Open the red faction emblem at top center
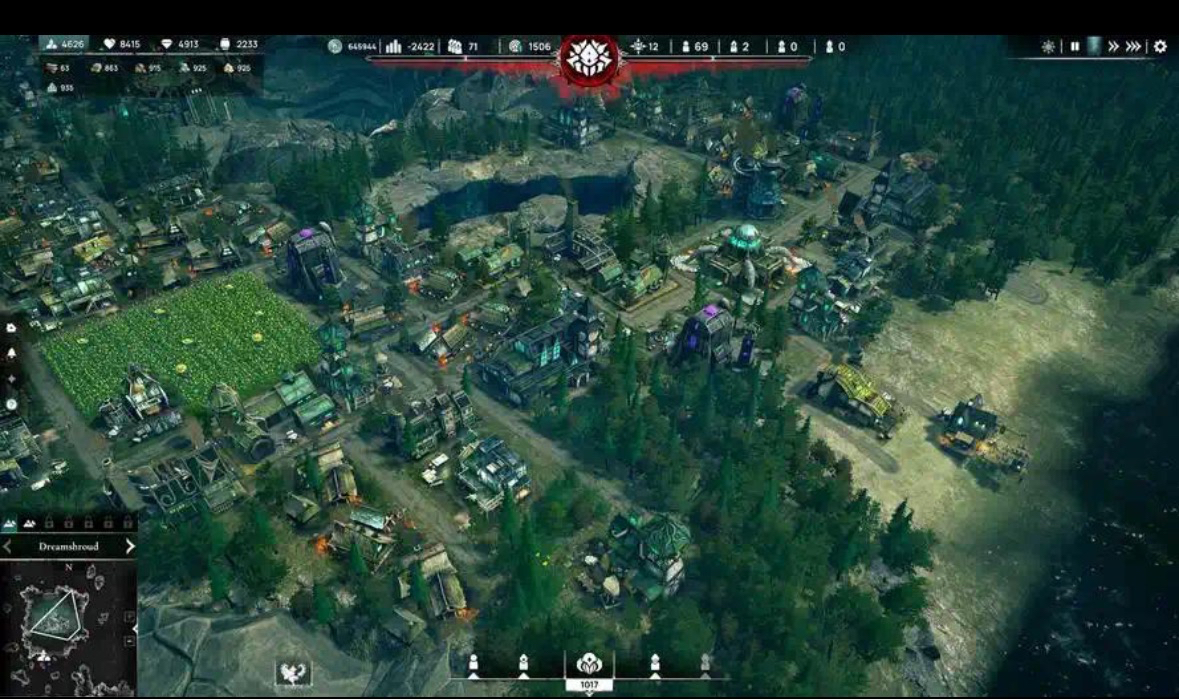The width and height of the screenshot is (1179, 699). click(x=589, y=59)
